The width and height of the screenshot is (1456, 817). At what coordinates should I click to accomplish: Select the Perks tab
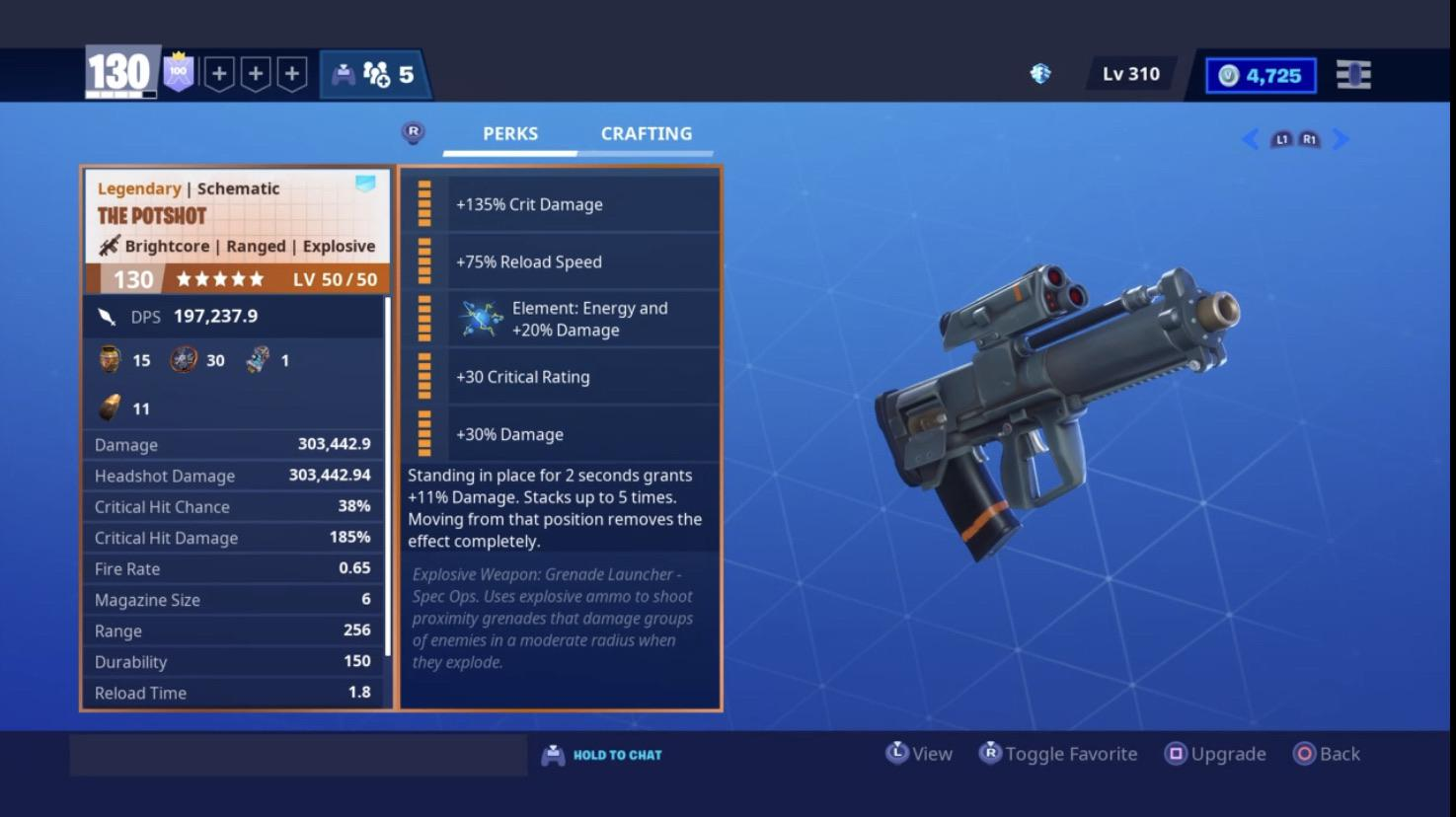click(509, 133)
